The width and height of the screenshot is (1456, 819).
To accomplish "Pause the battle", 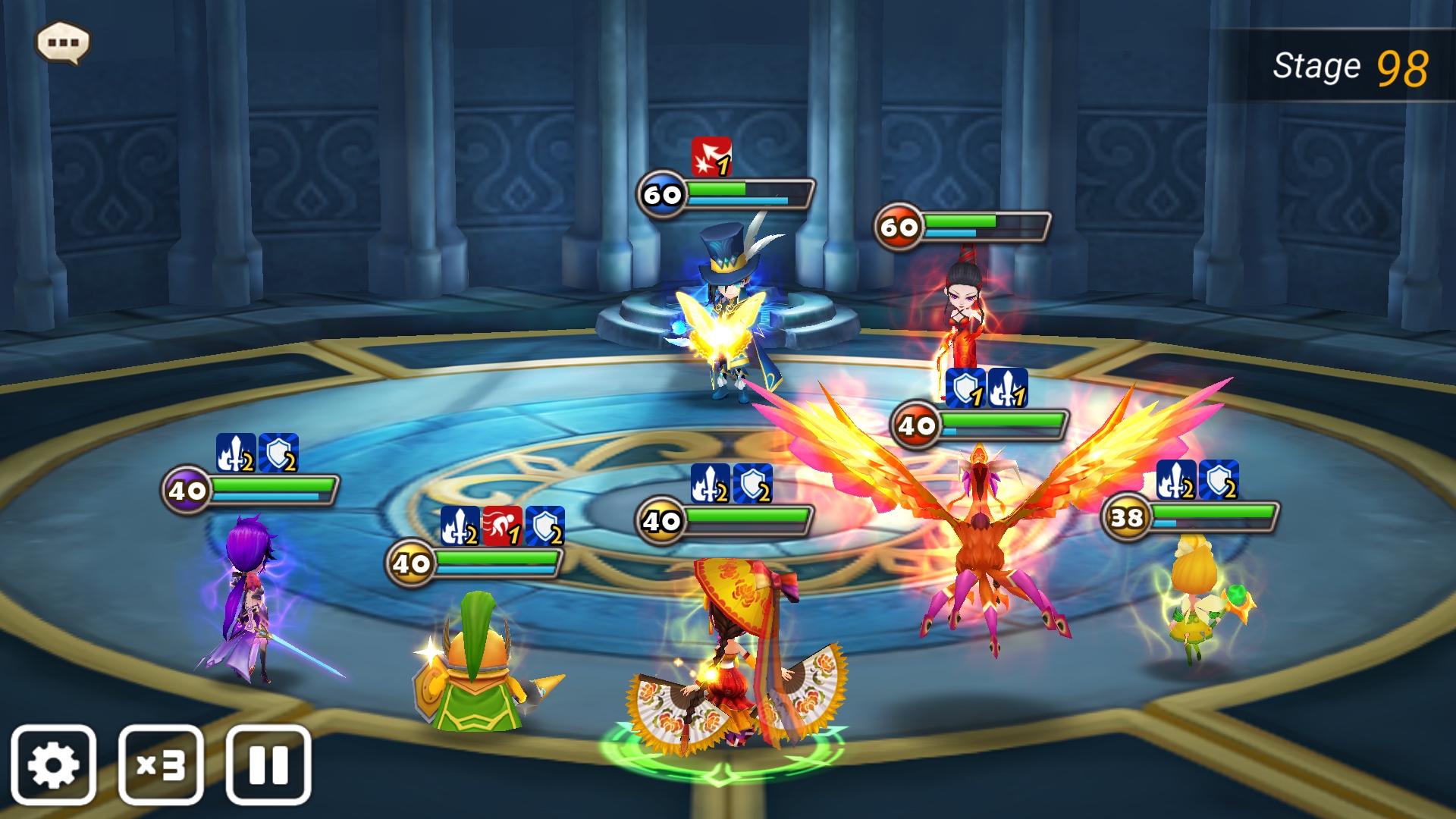I will pyautogui.click(x=268, y=764).
